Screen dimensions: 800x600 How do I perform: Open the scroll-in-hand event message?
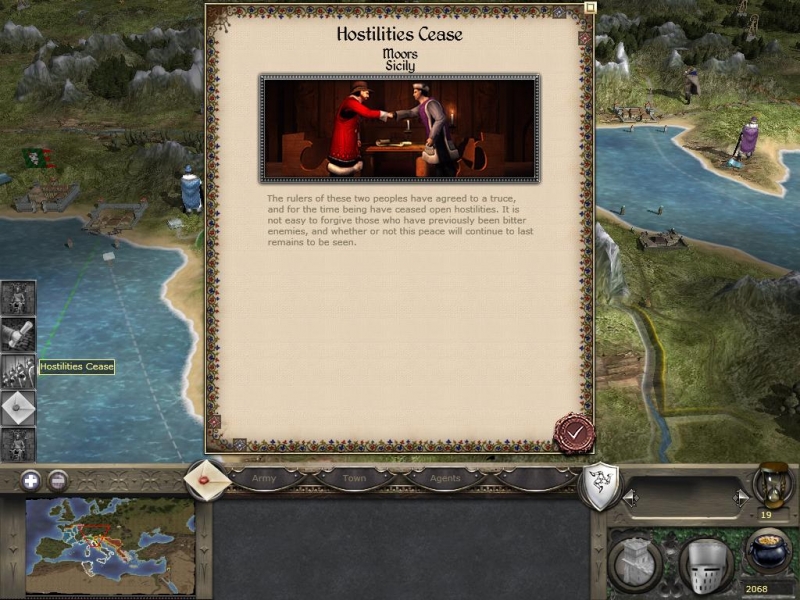pyautogui.click(x=18, y=334)
